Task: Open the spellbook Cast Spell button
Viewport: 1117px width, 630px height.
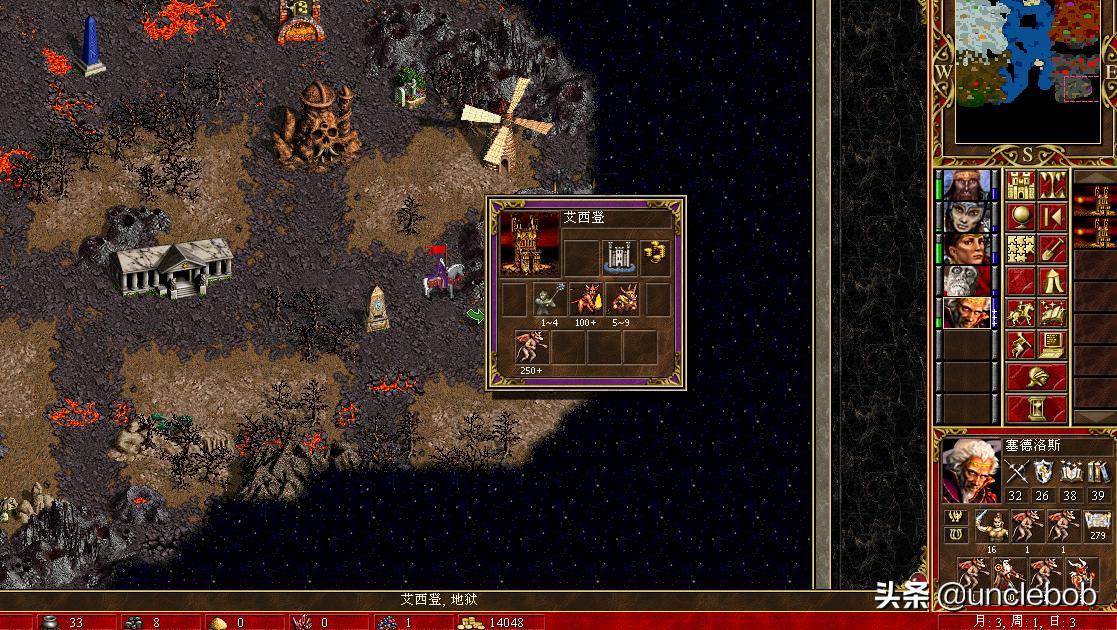Action: pos(1052,313)
